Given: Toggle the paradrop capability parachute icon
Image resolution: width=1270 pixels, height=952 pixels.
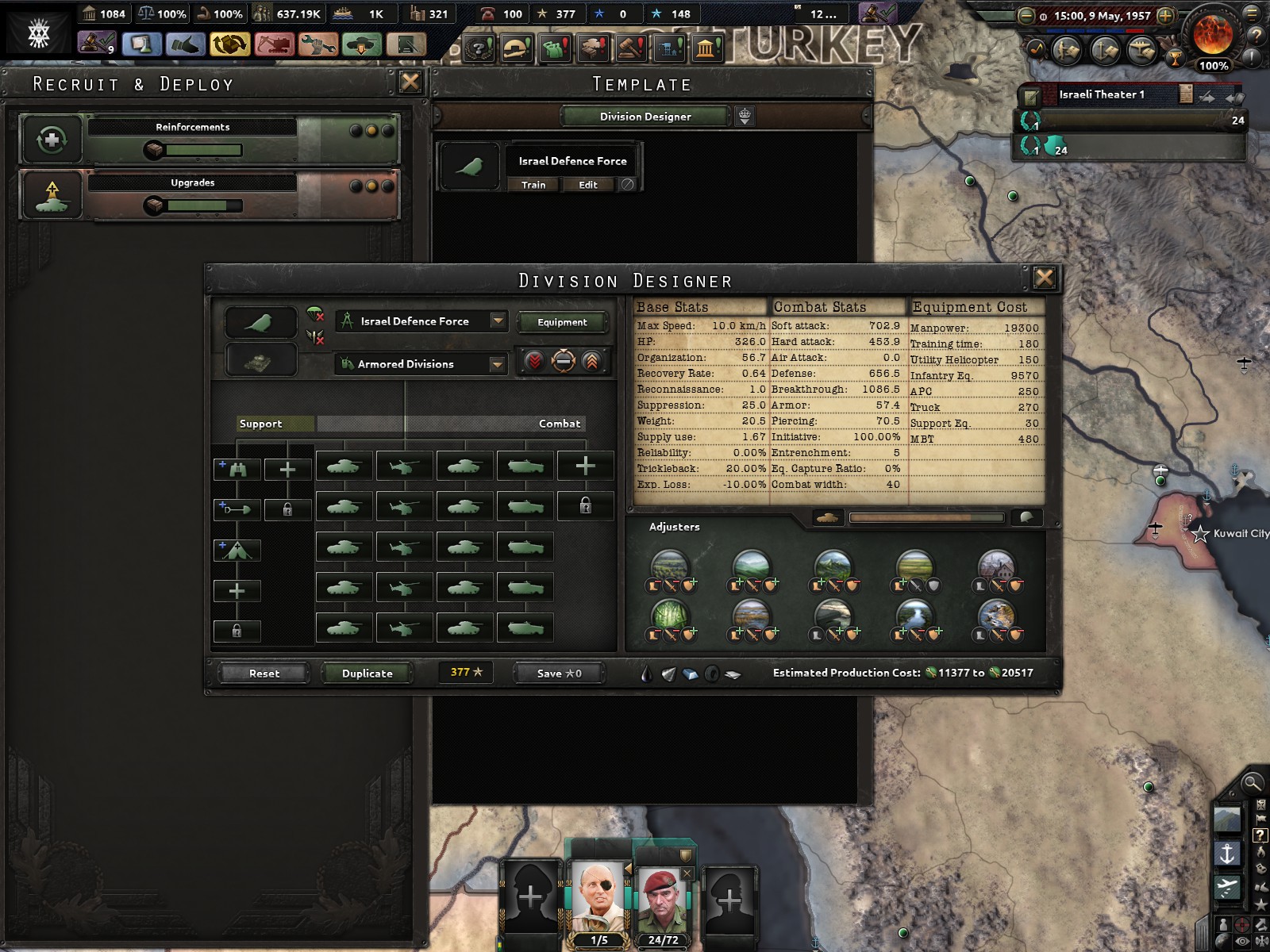Looking at the screenshot, I should (314, 316).
